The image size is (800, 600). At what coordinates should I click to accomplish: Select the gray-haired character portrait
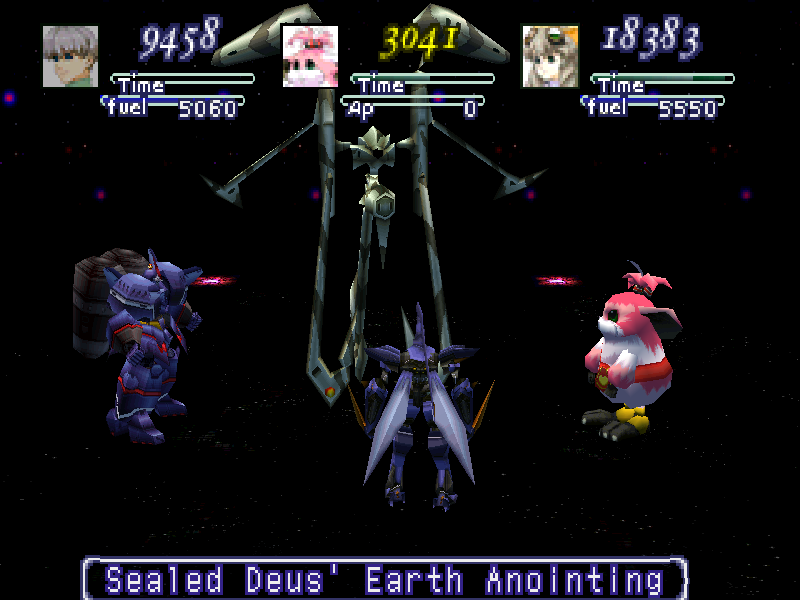[x=70, y=56]
